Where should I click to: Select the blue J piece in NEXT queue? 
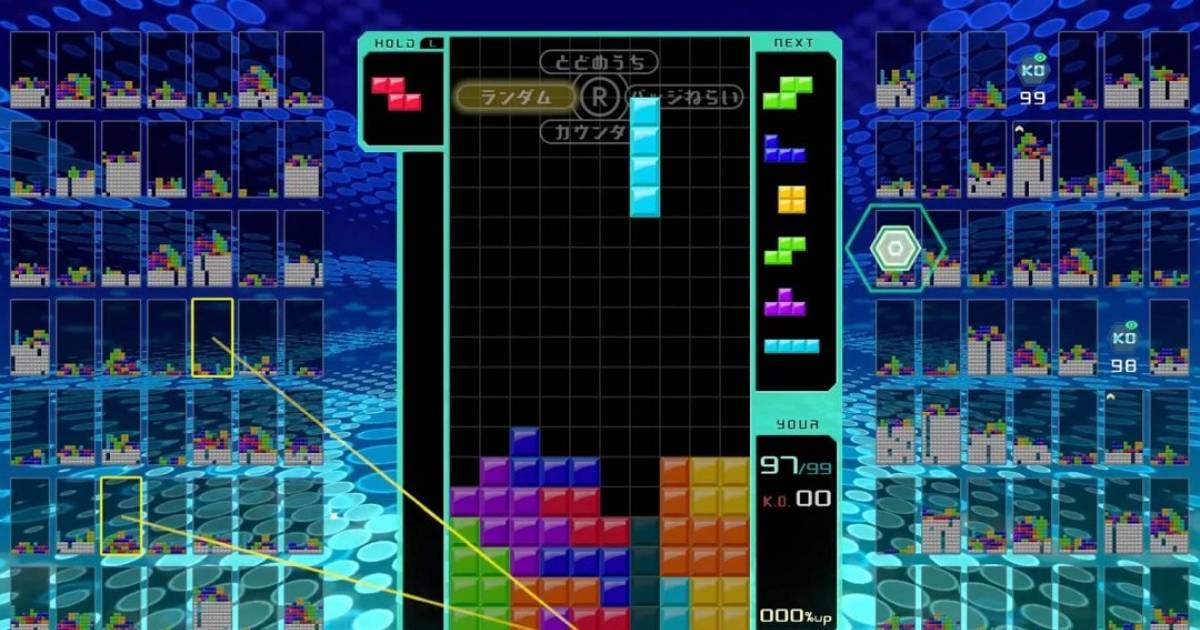[784, 149]
